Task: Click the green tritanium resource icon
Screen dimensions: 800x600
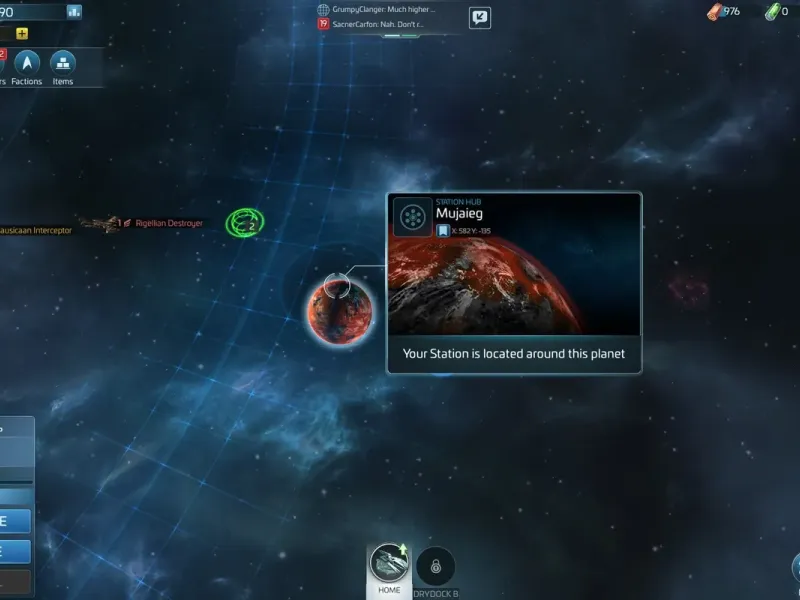Action: tap(771, 12)
